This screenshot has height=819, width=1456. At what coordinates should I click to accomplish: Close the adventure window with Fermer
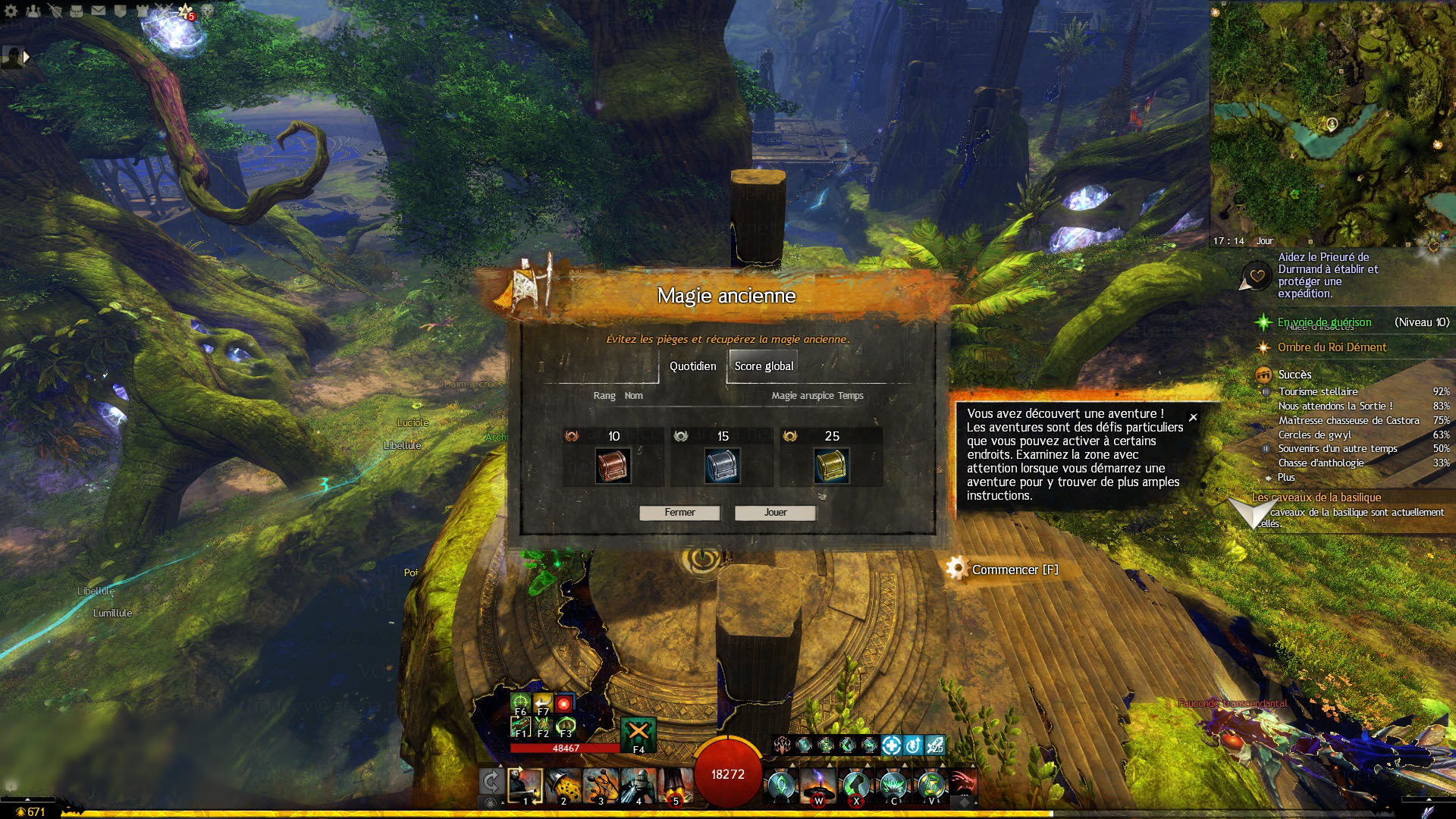coord(679,513)
